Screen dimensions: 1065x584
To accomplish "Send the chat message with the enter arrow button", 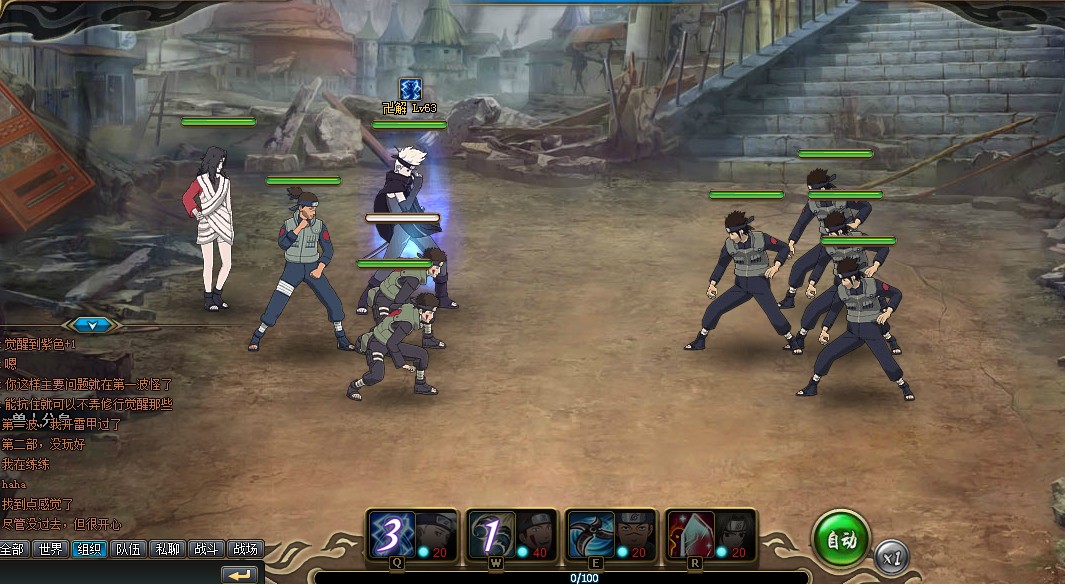I will point(240,575).
